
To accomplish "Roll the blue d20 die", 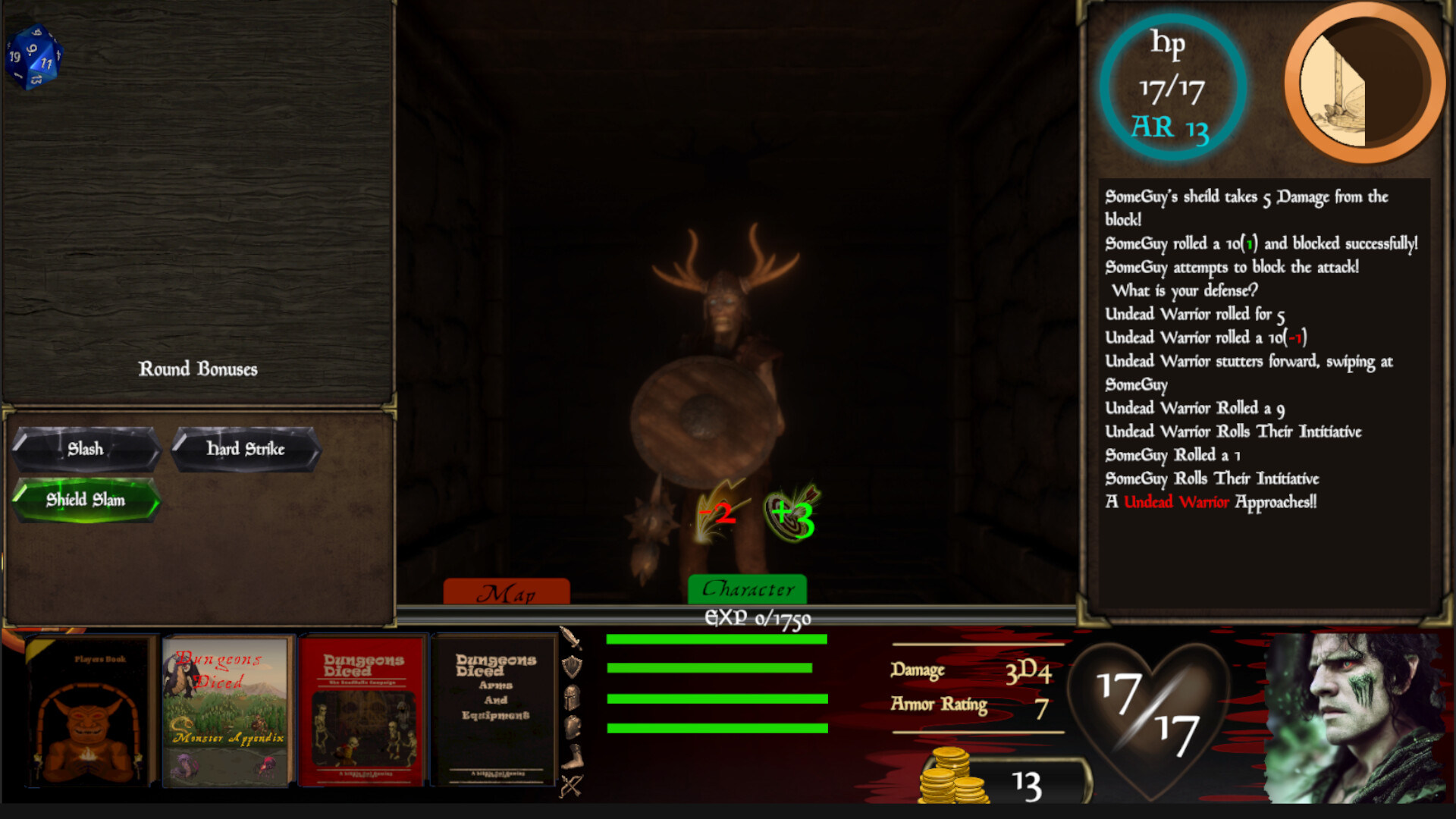I will [x=34, y=57].
